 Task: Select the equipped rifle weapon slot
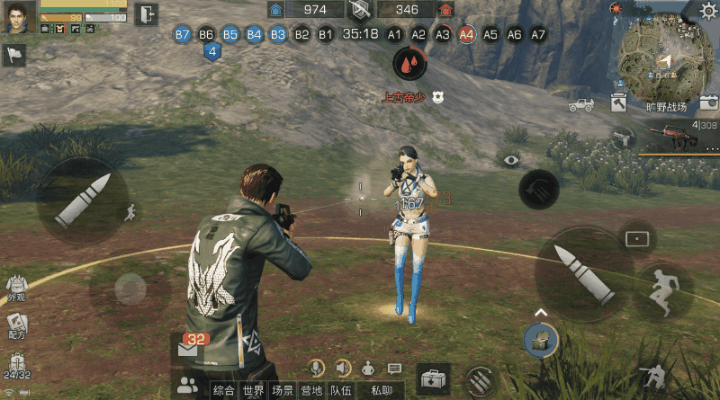pyautogui.click(x=675, y=135)
